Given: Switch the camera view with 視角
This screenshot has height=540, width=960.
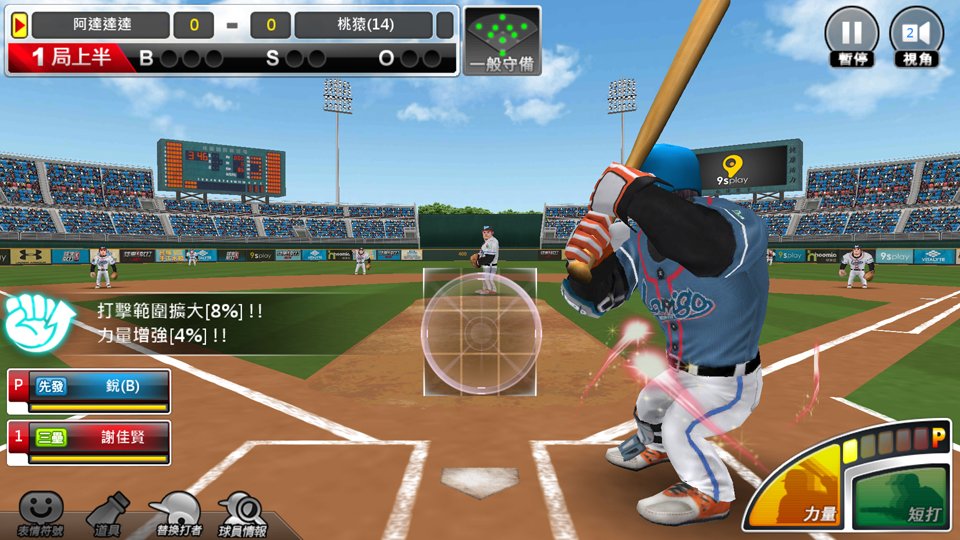Looking at the screenshot, I should tap(917, 35).
